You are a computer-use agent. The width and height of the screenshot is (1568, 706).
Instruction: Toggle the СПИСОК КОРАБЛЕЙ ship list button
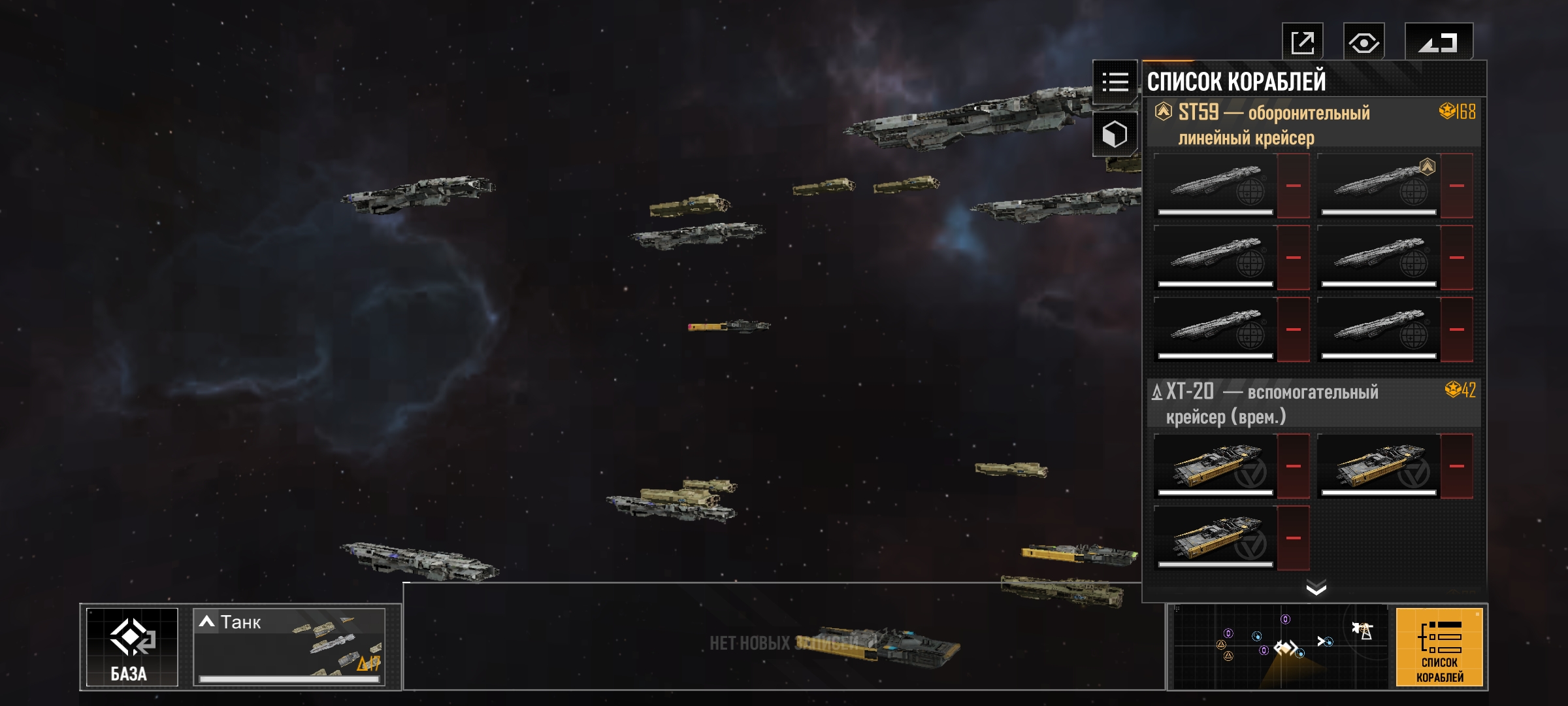click(x=1439, y=647)
